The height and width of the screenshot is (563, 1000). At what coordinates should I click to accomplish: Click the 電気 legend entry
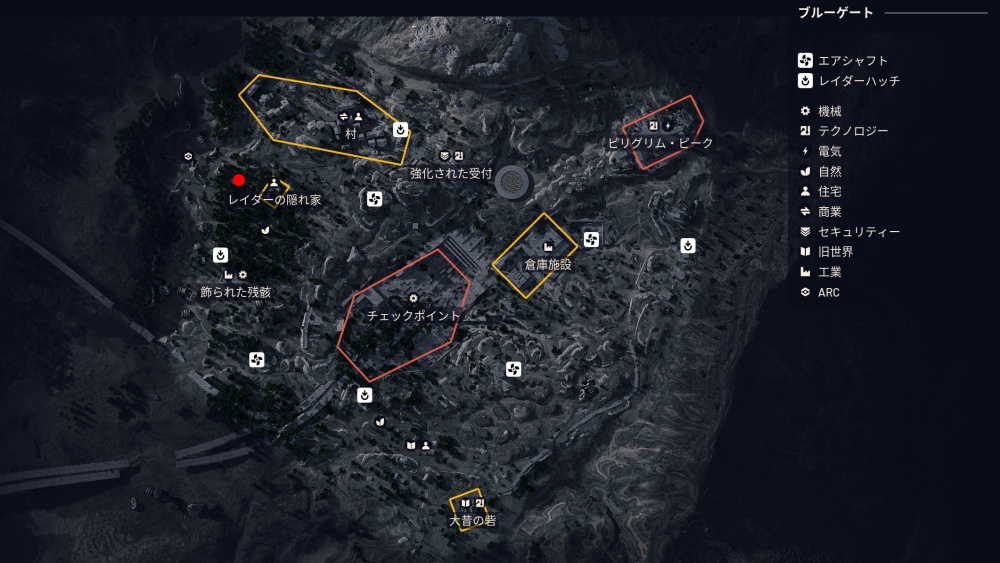829,151
